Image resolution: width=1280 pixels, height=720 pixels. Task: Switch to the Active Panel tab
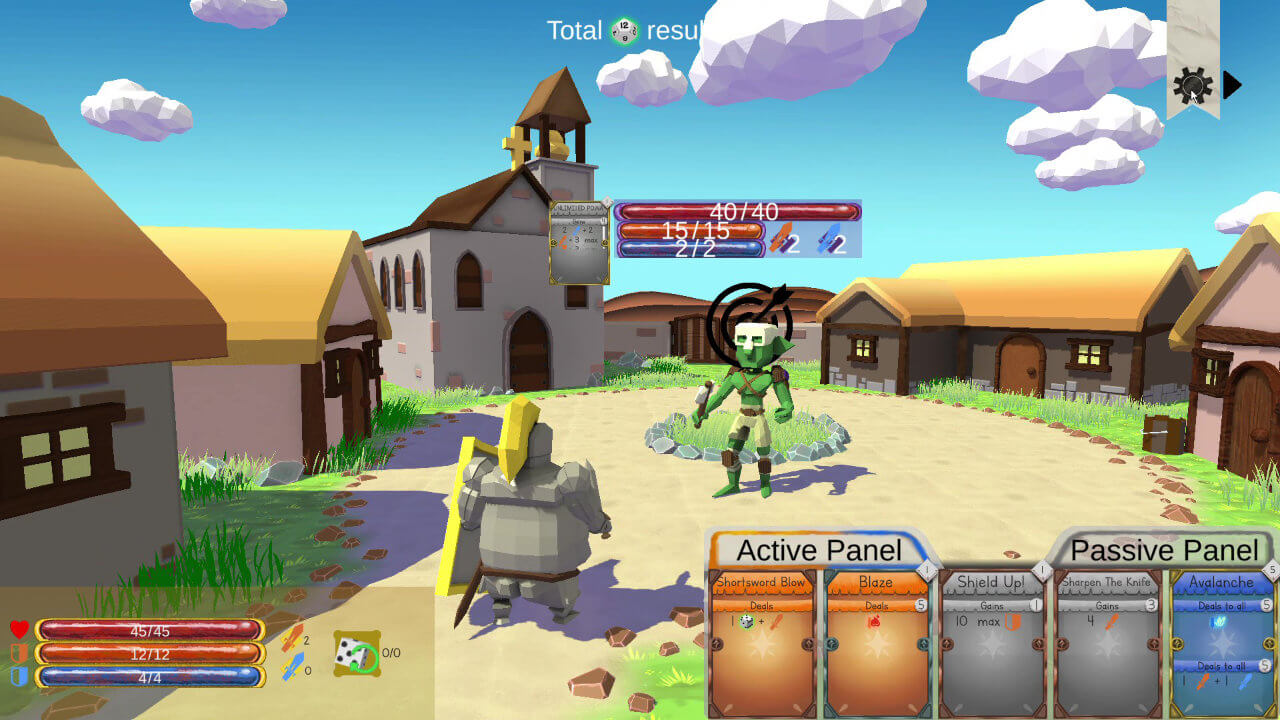pos(819,550)
